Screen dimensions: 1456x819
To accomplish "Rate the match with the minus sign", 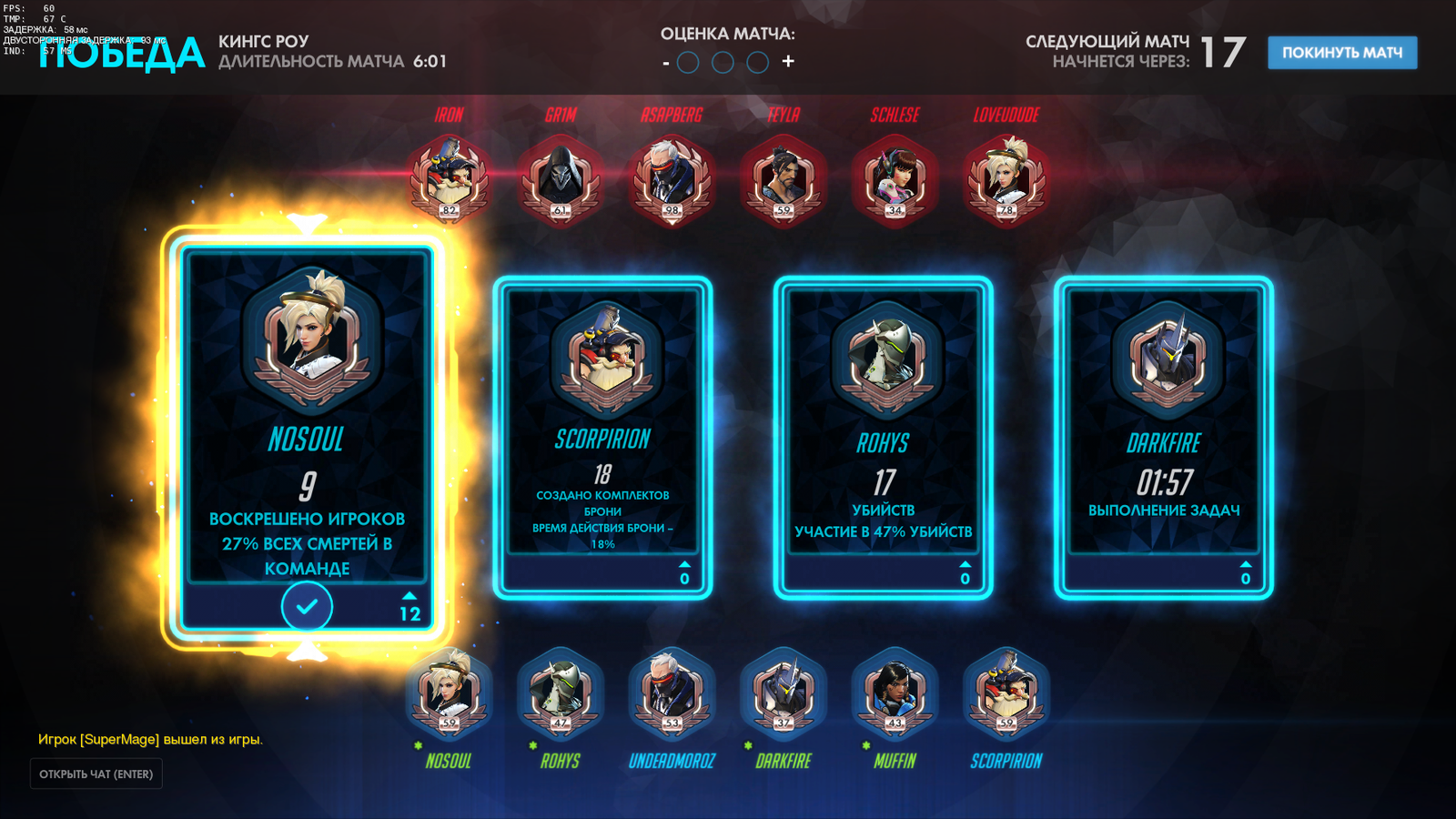I will pyautogui.click(x=666, y=63).
